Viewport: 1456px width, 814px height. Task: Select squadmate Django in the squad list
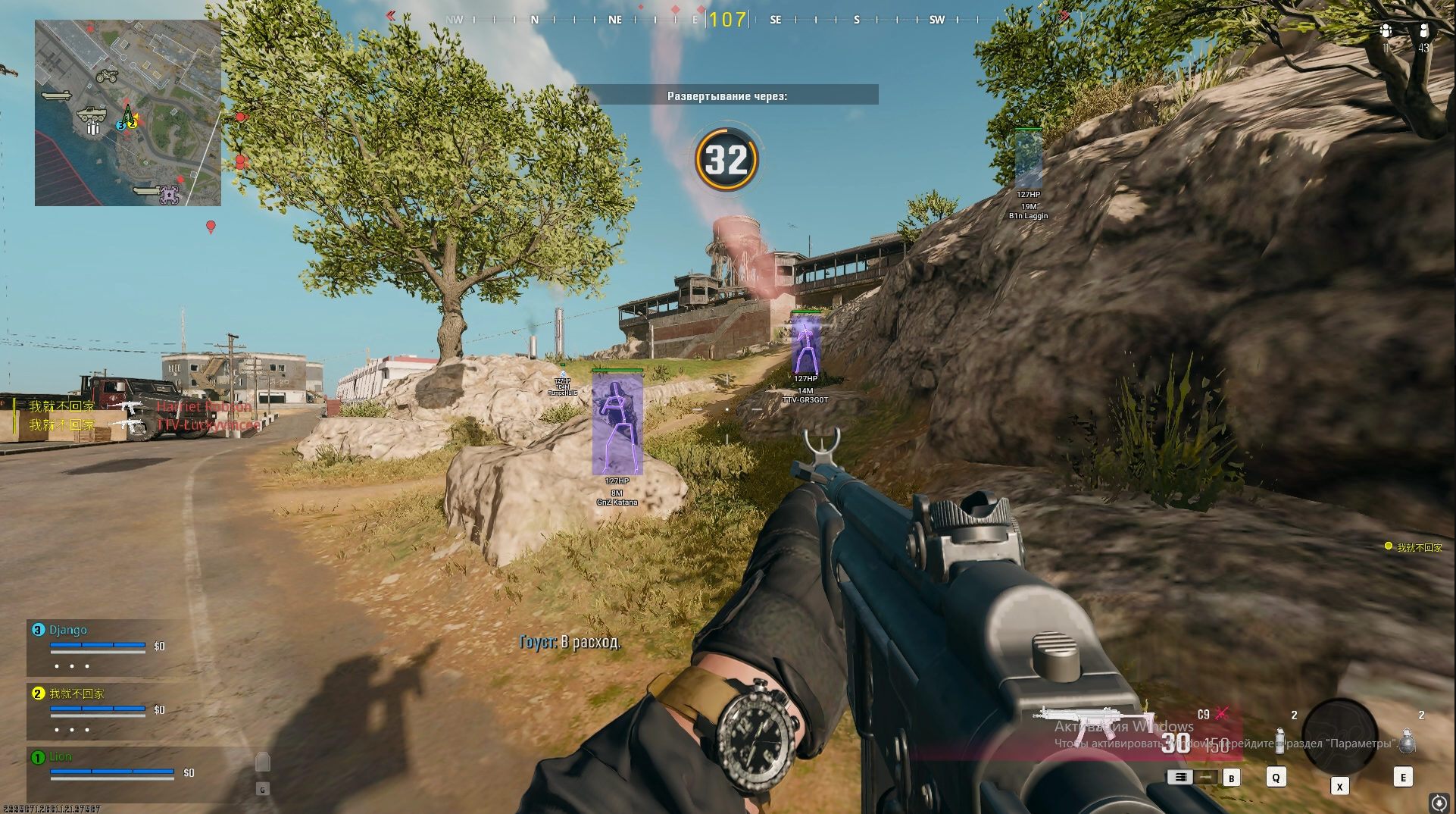click(68, 630)
